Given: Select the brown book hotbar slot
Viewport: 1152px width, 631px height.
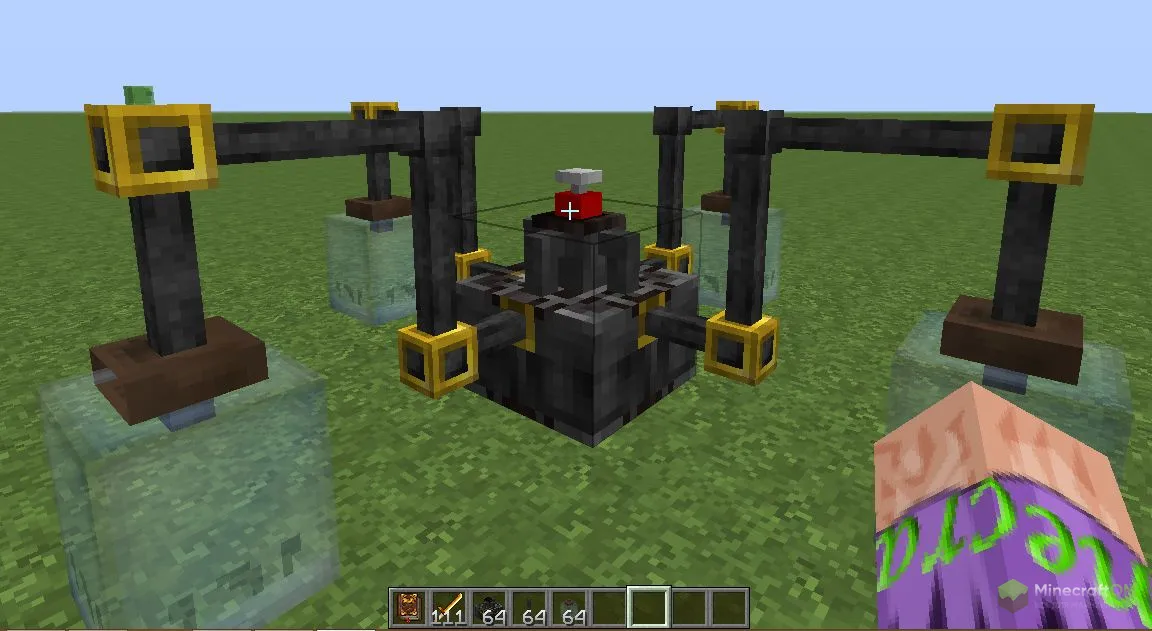Looking at the screenshot, I should [x=408, y=608].
